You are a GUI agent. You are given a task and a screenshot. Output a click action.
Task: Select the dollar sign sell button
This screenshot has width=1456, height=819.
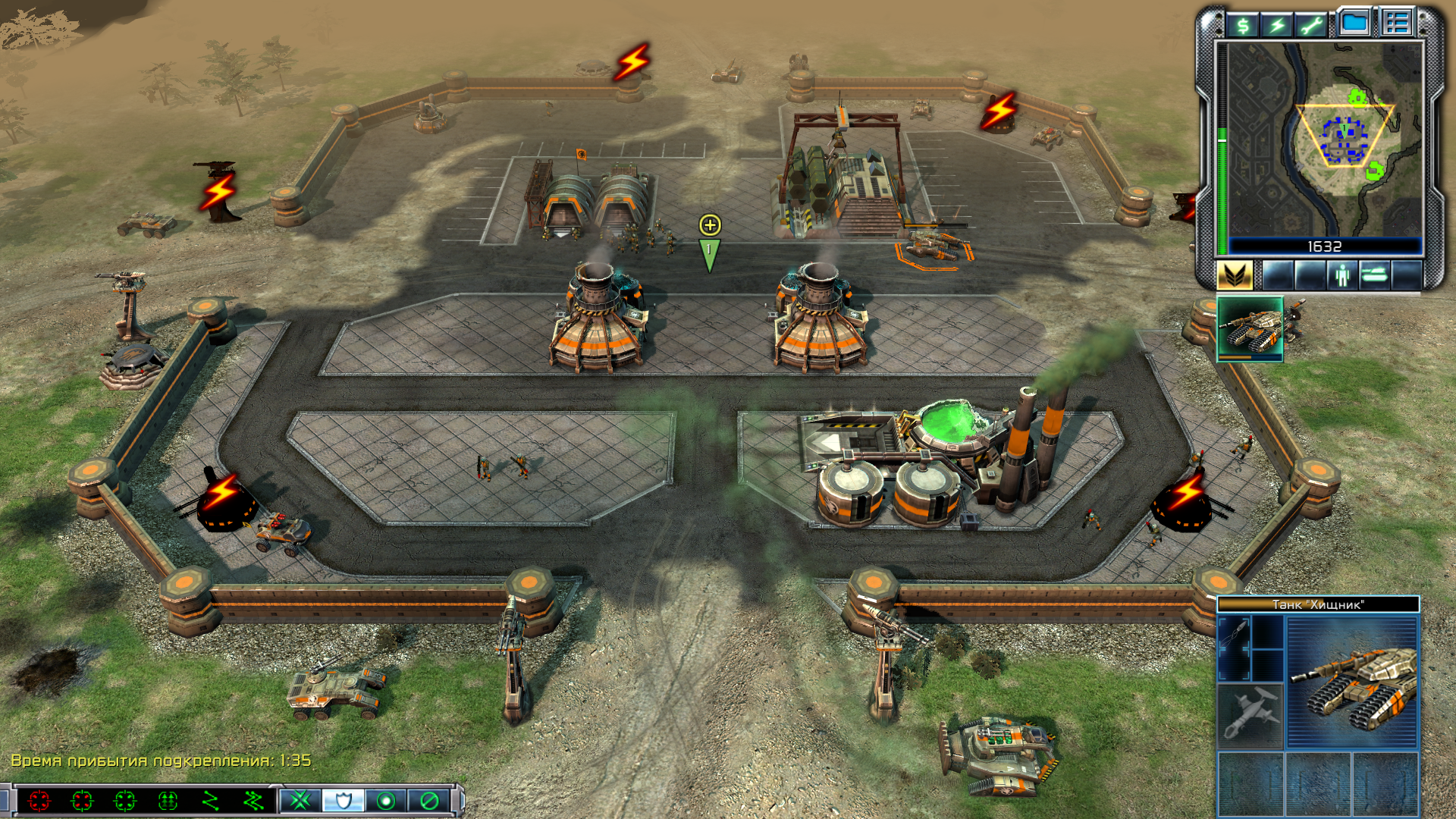point(1243,27)
